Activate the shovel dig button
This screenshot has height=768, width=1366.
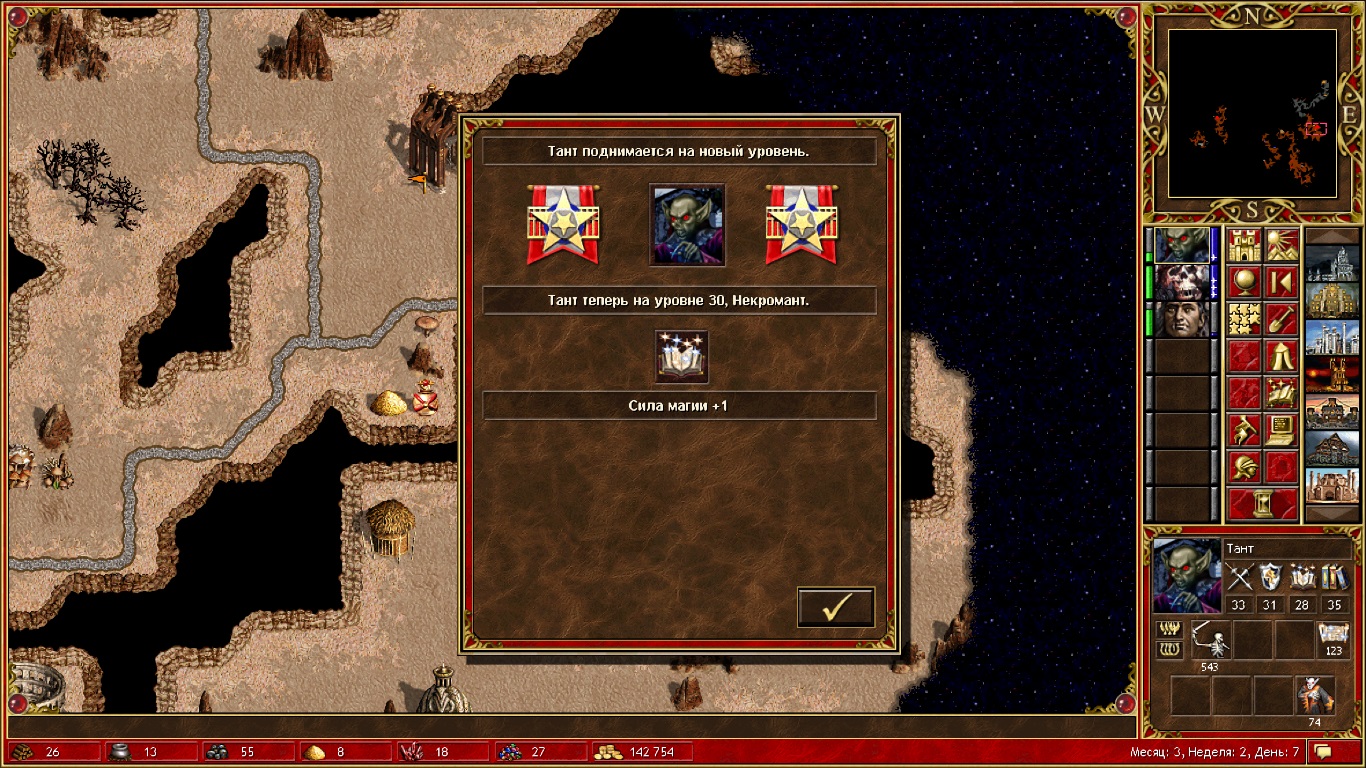coord(1281,319)
